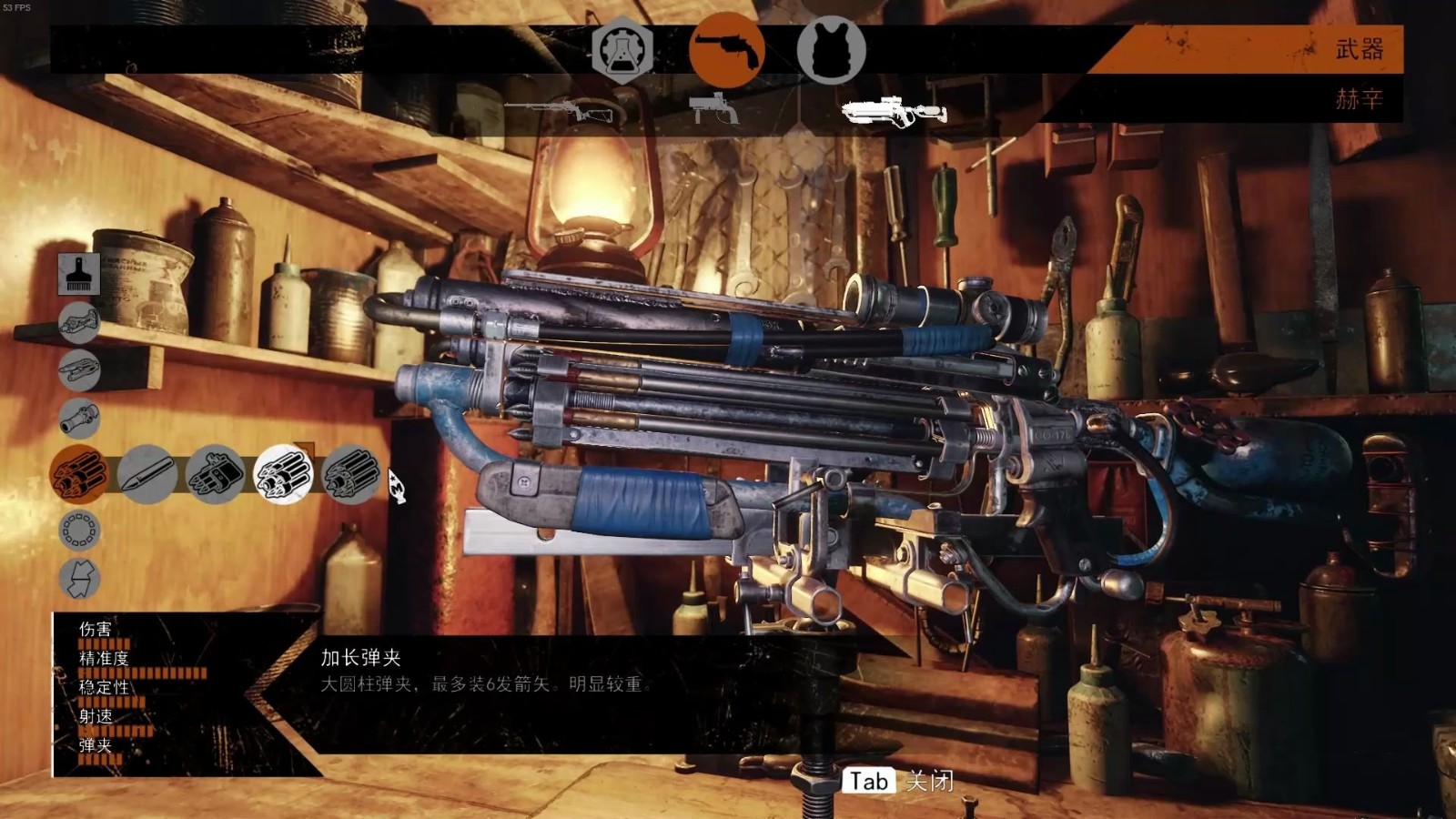Click the two-arrows swap icon
This screenshot has width=1456, height=819.
79,579
